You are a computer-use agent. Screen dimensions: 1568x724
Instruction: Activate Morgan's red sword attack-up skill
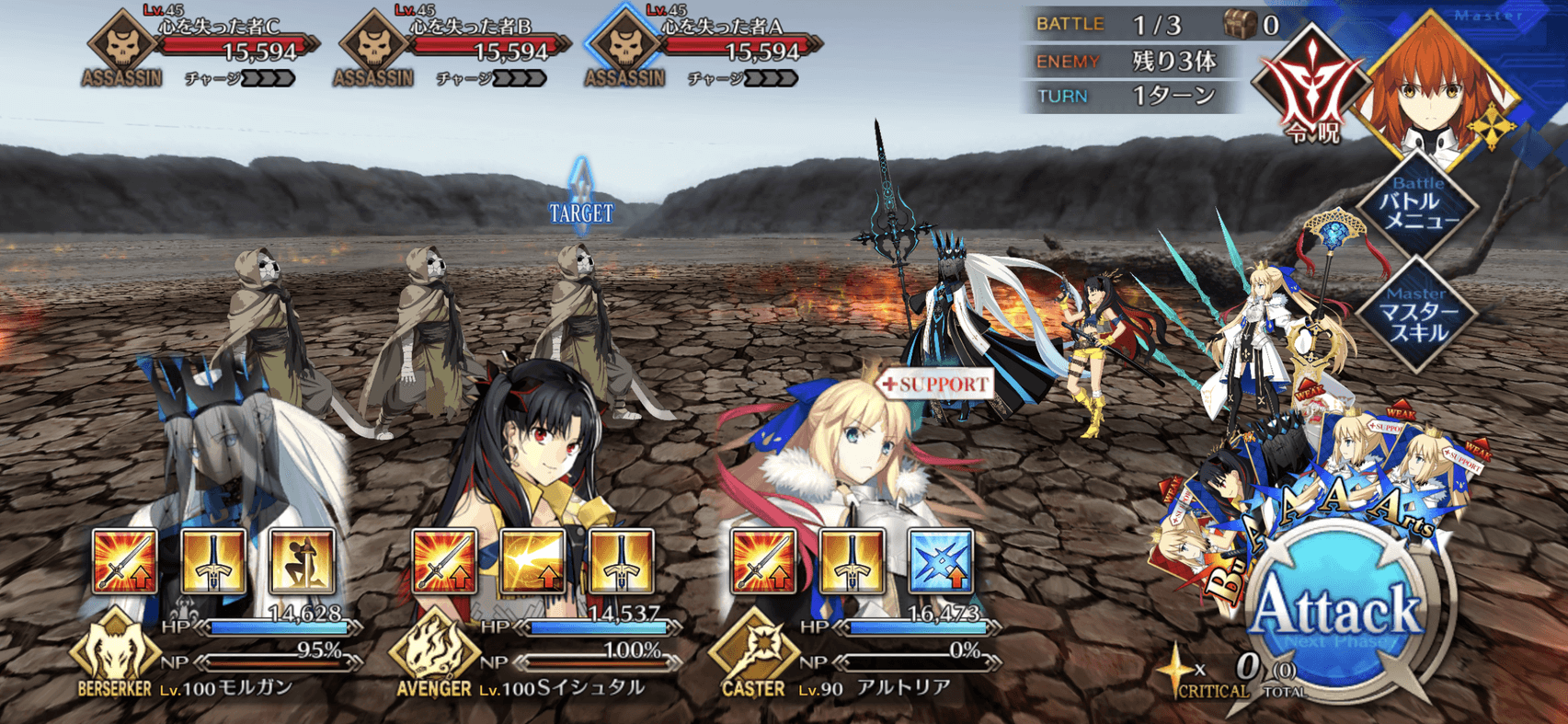(125, 560)
